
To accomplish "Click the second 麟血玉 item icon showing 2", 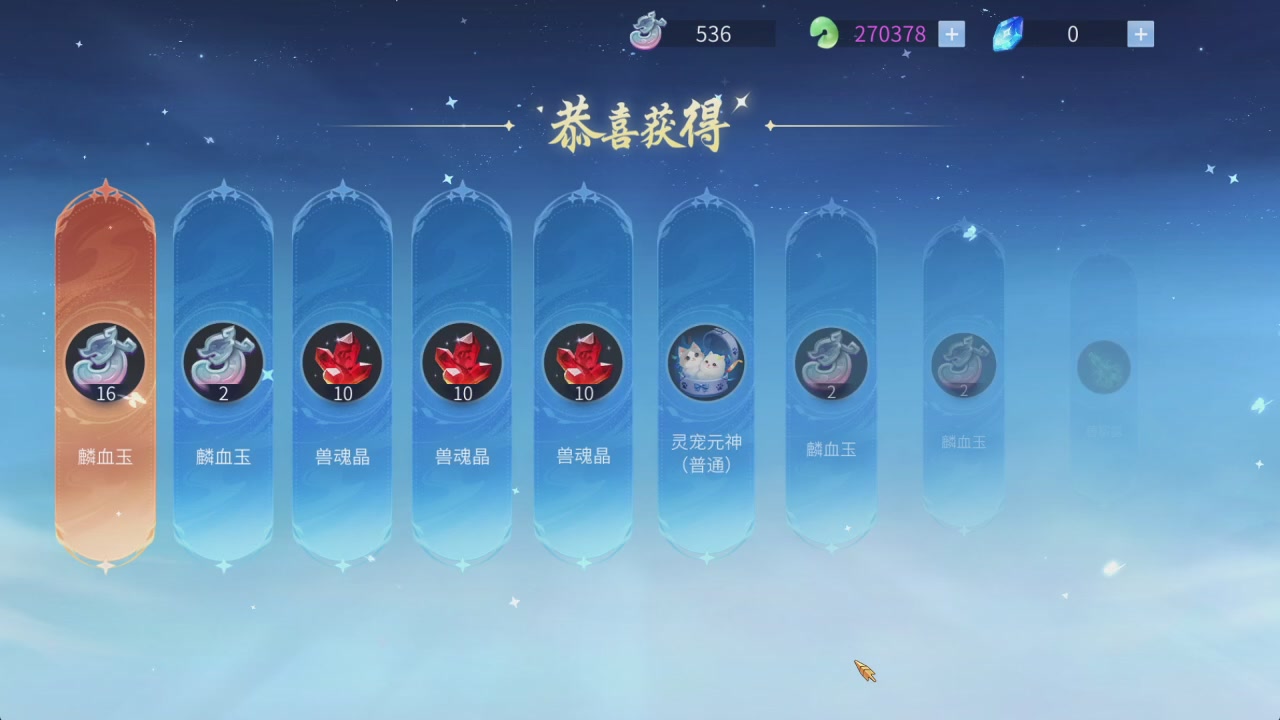I will [x=222, y=364].
